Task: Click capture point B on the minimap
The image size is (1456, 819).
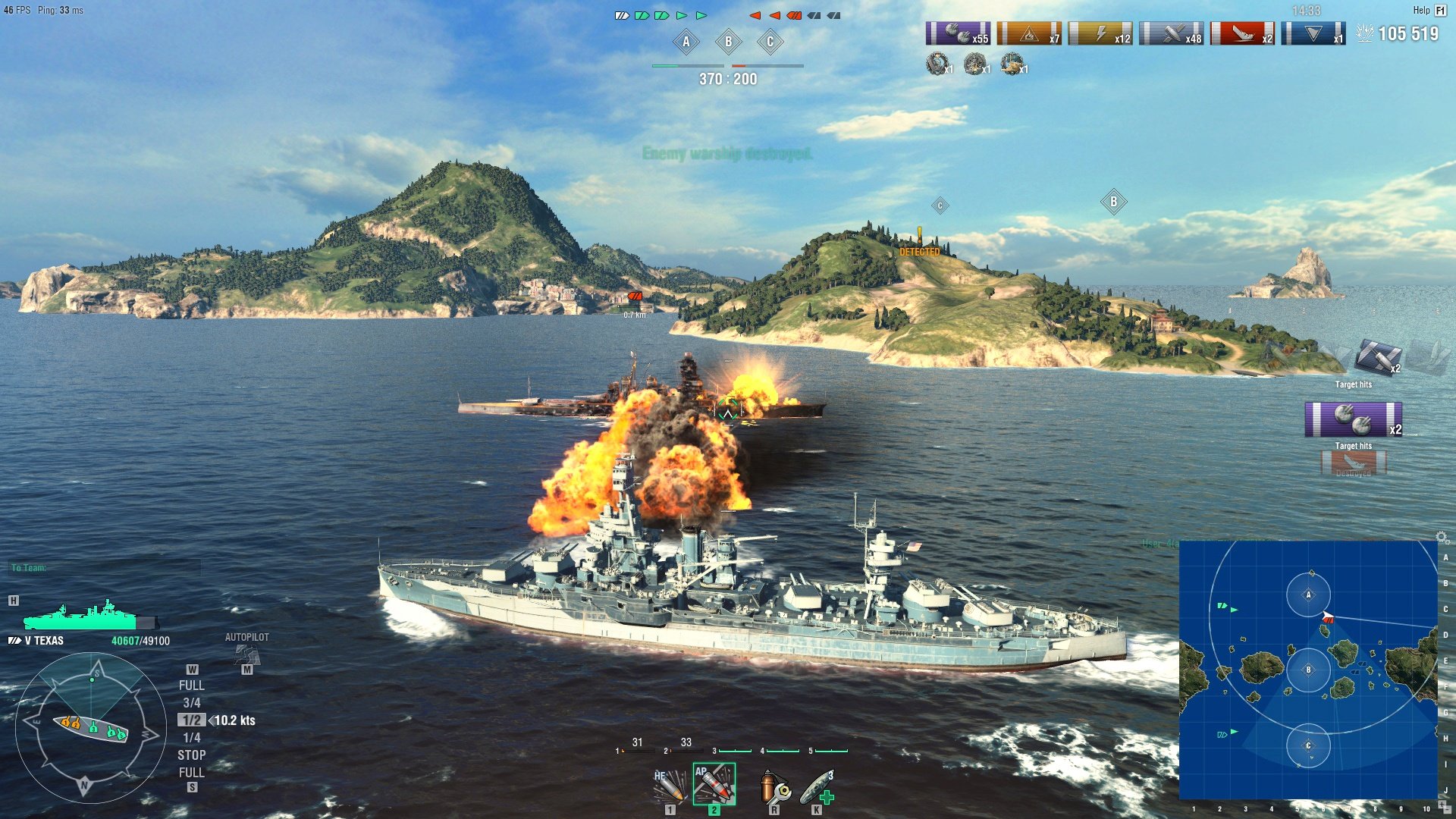Action: [x=1308, y=670]
